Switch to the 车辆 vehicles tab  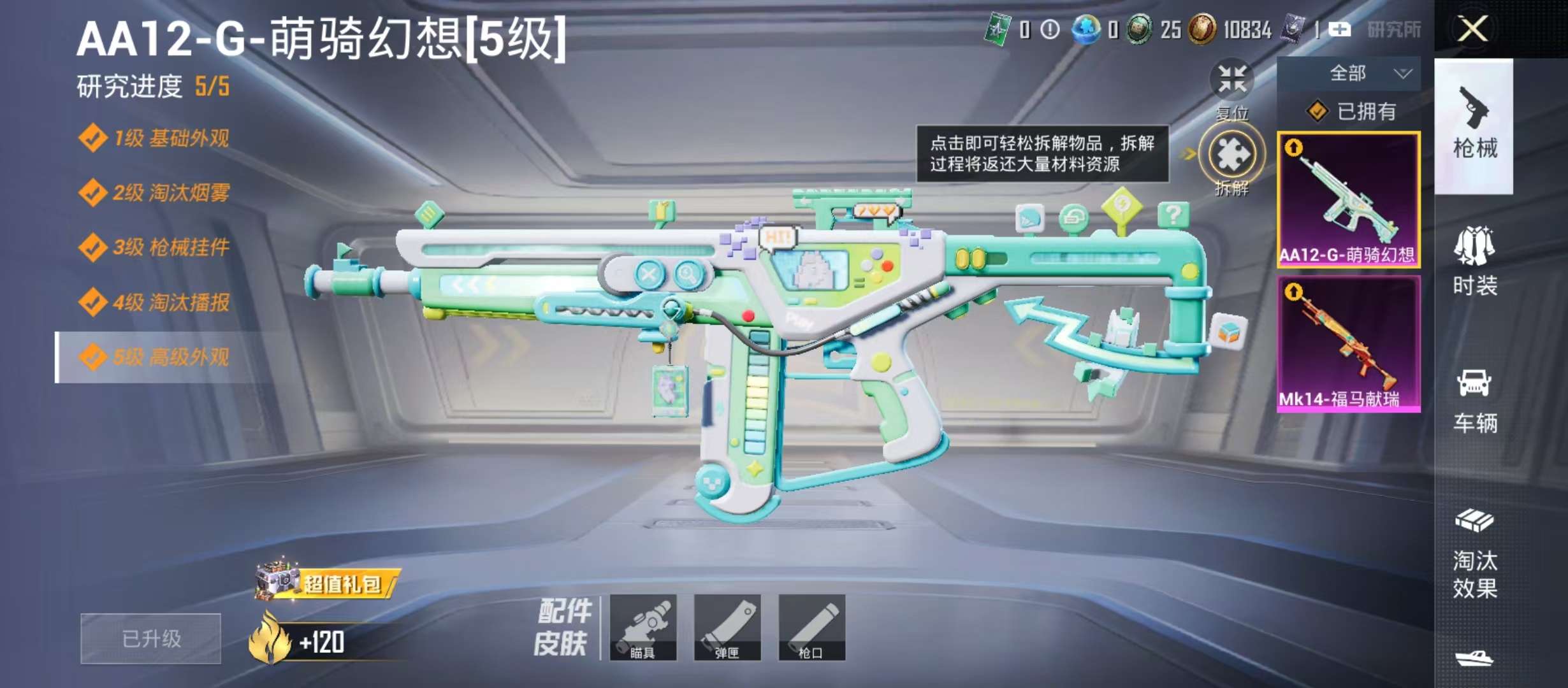click(1474, 400)
